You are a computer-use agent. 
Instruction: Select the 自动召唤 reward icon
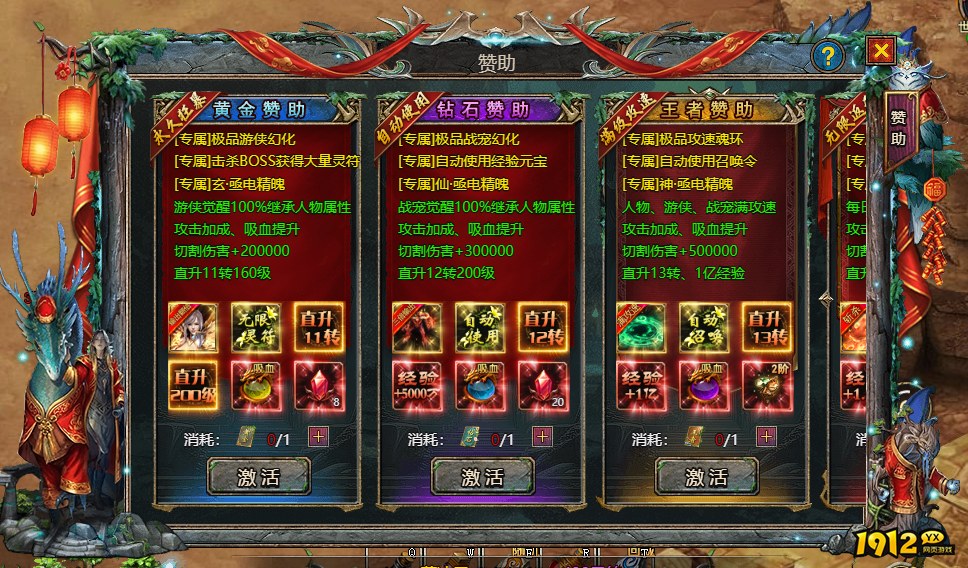[704, 327]
